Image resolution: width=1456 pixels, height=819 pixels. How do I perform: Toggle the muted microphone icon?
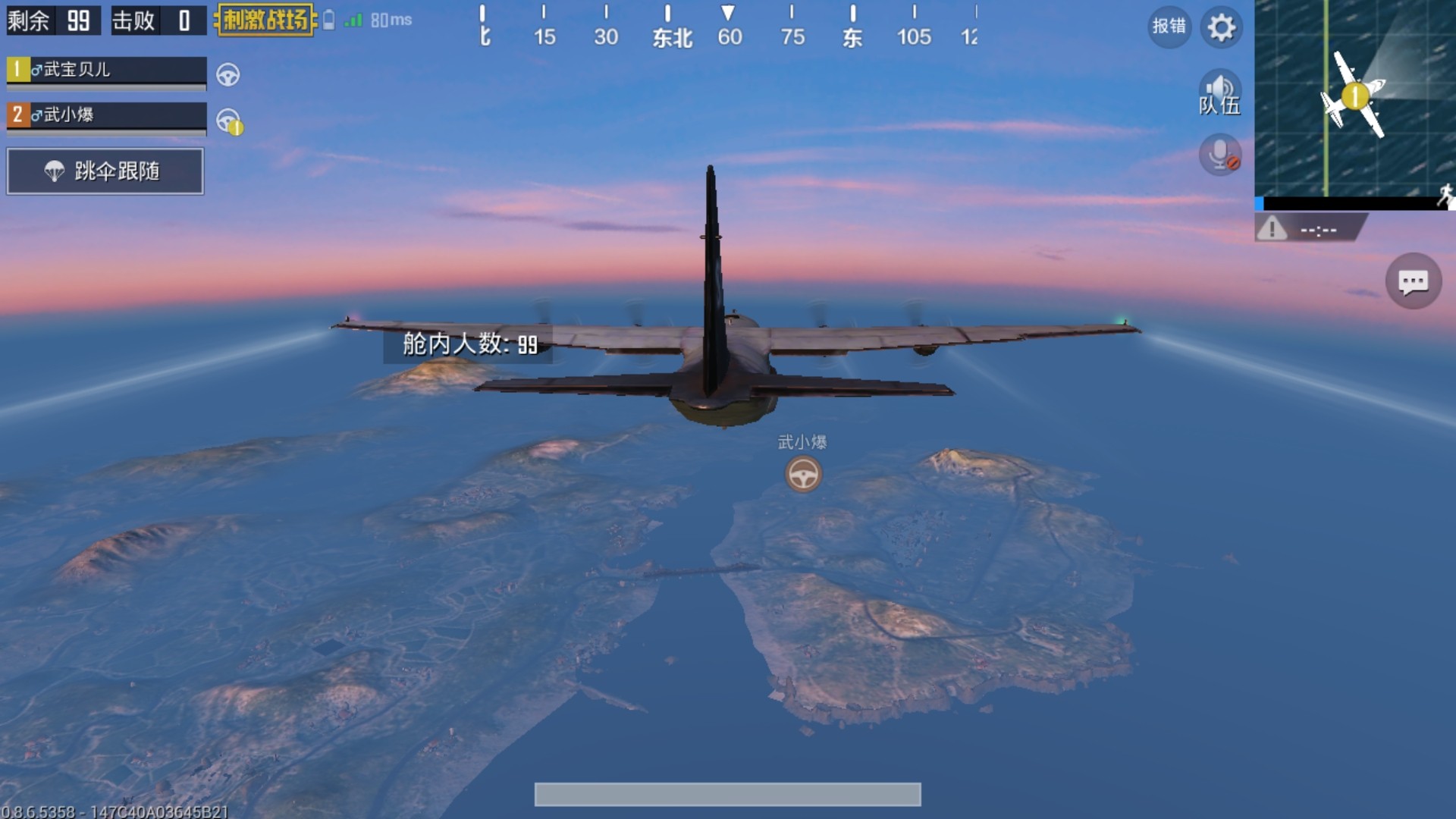coord(1219,155)
